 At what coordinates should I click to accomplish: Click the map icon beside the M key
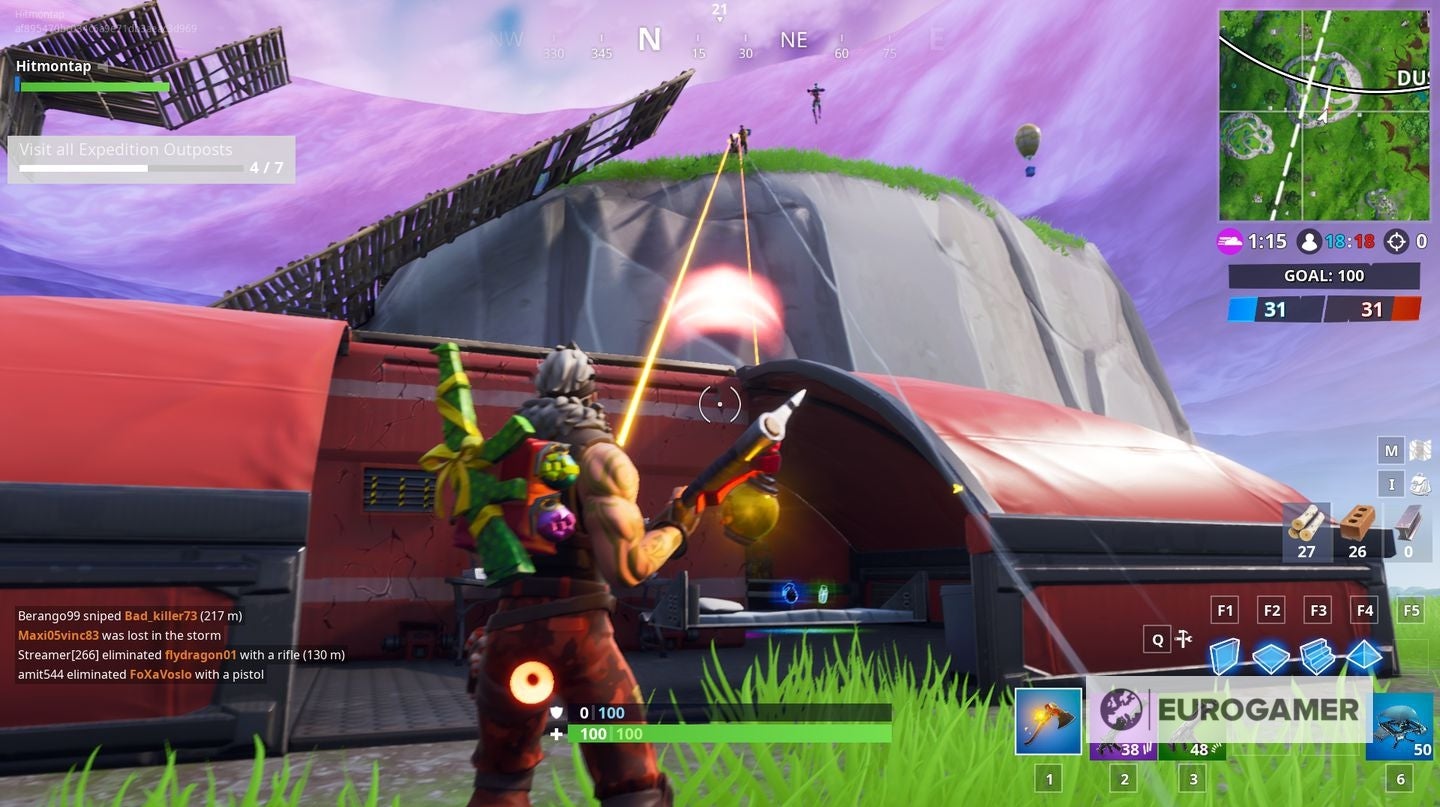pos(1418,448)
